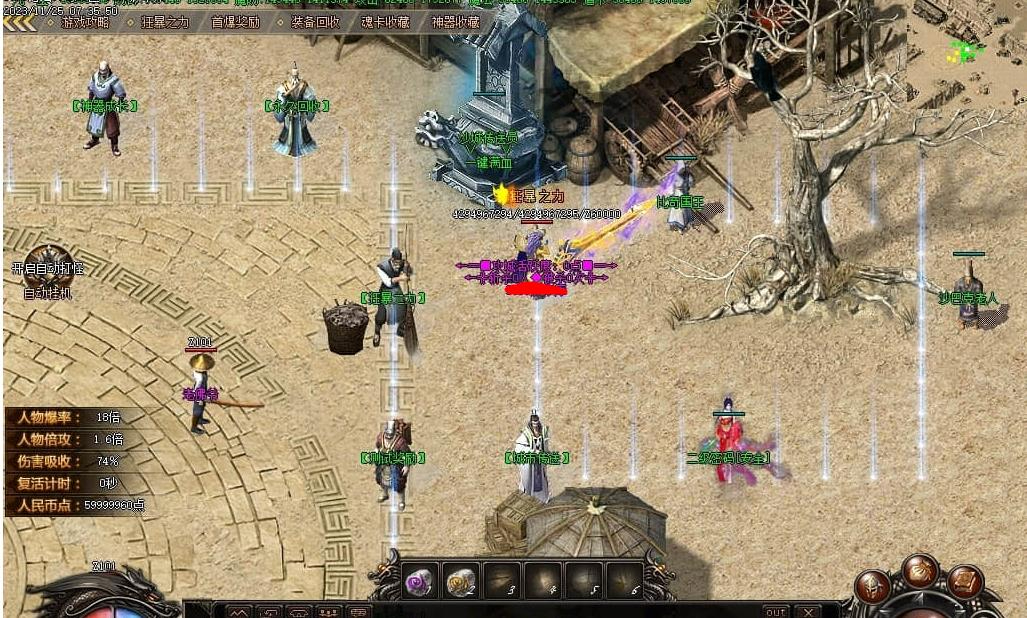Open the 游戏攻略 game guide menu

tap(85, 22)
